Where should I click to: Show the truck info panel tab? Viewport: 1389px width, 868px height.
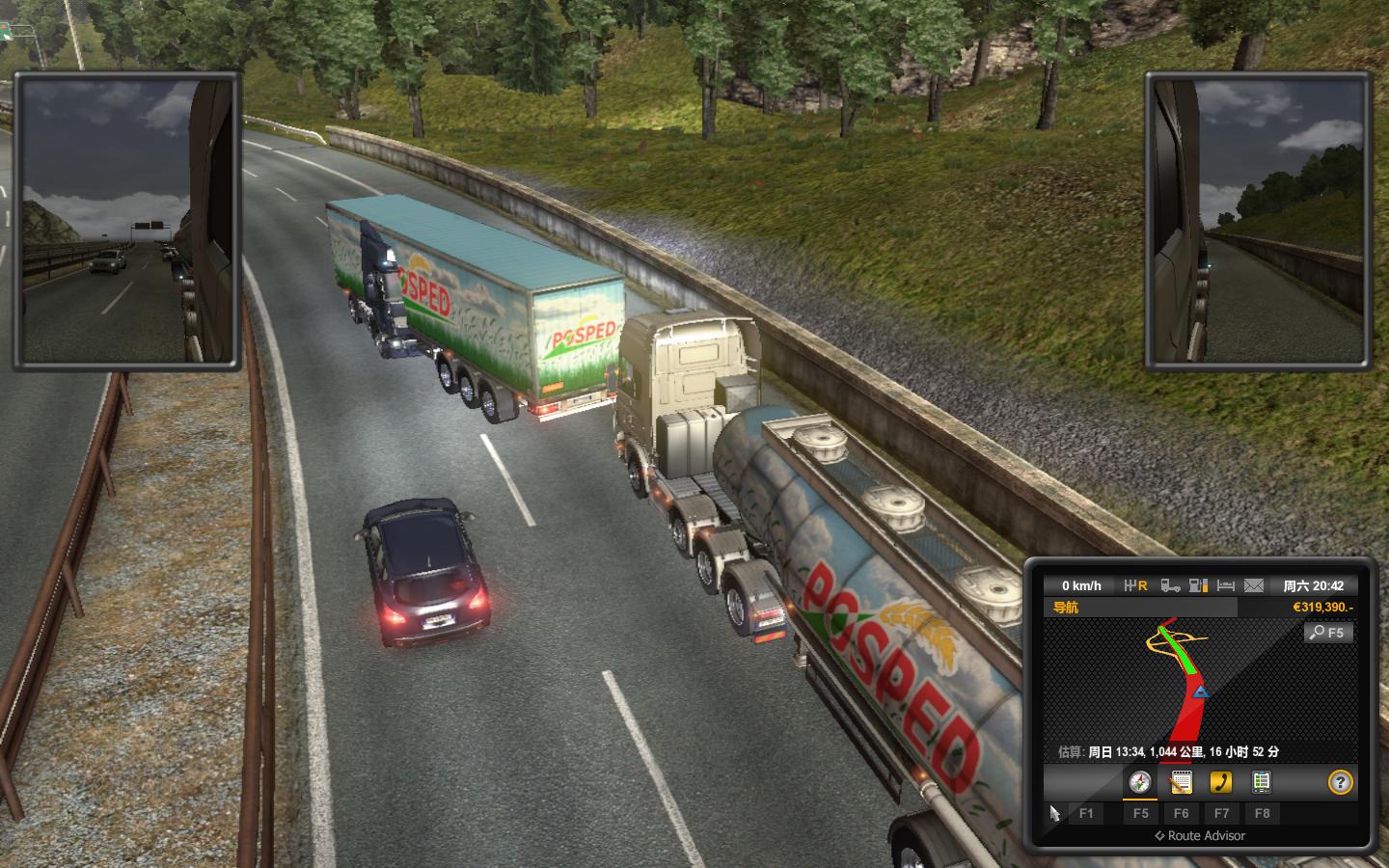click(x=1261, y=782)
